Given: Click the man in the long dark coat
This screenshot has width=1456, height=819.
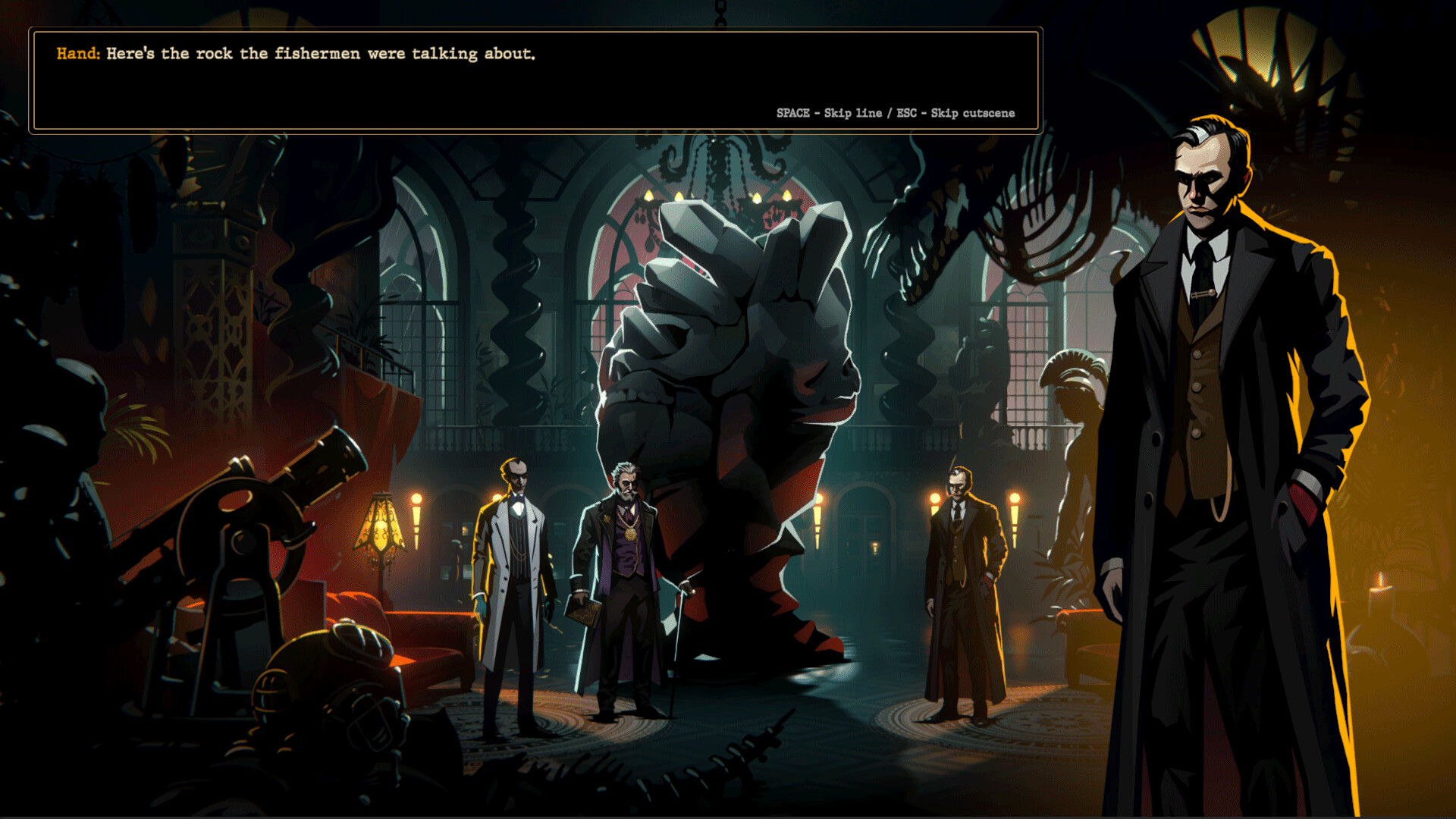Looking at the screenshot, I should 957,591.
